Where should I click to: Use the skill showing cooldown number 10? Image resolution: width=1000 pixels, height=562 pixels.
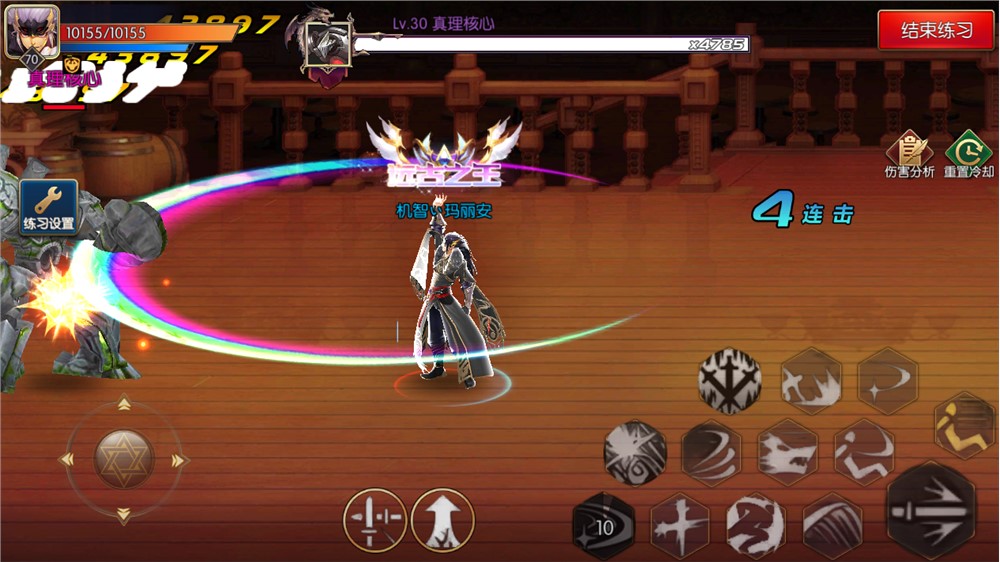[x=603, y=526]
